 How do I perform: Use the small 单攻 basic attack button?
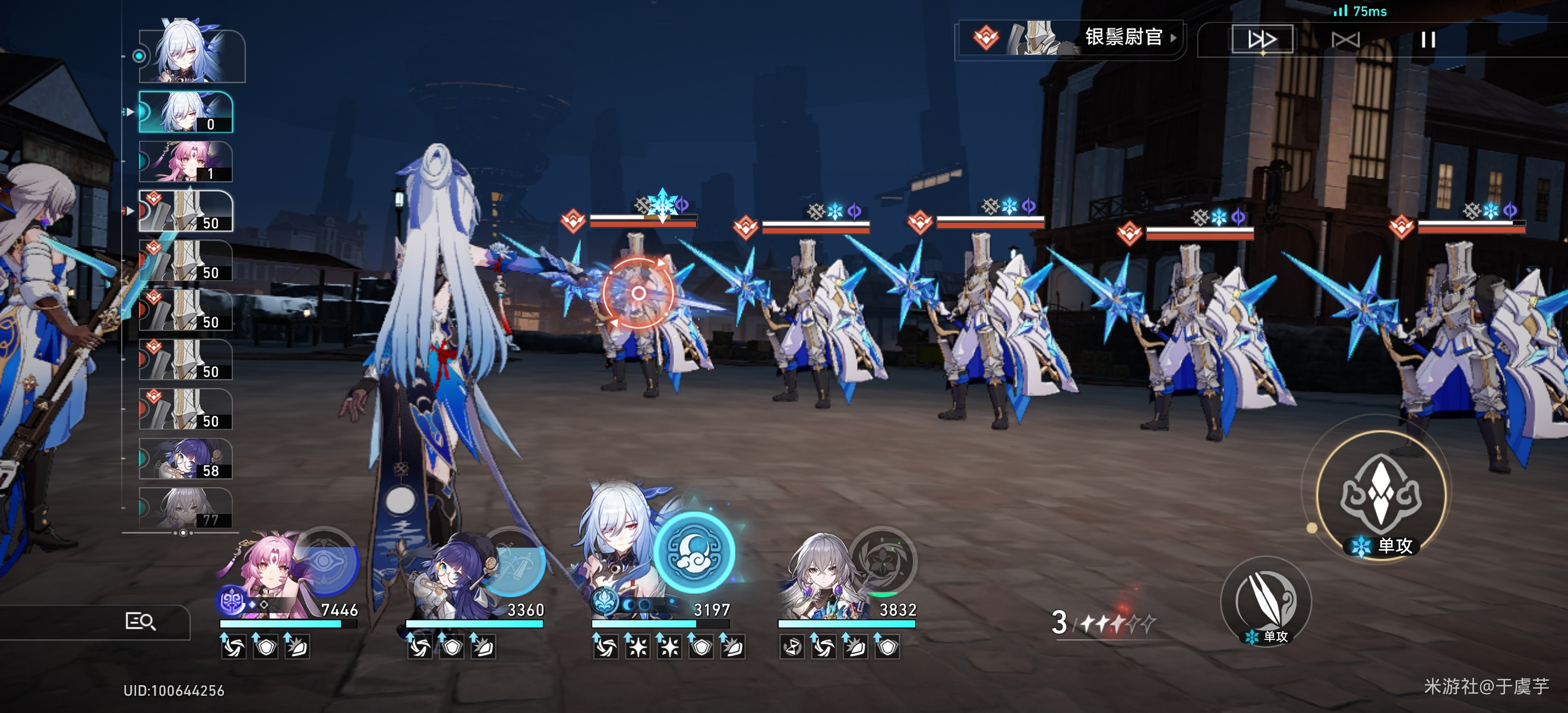[1266, 601]
